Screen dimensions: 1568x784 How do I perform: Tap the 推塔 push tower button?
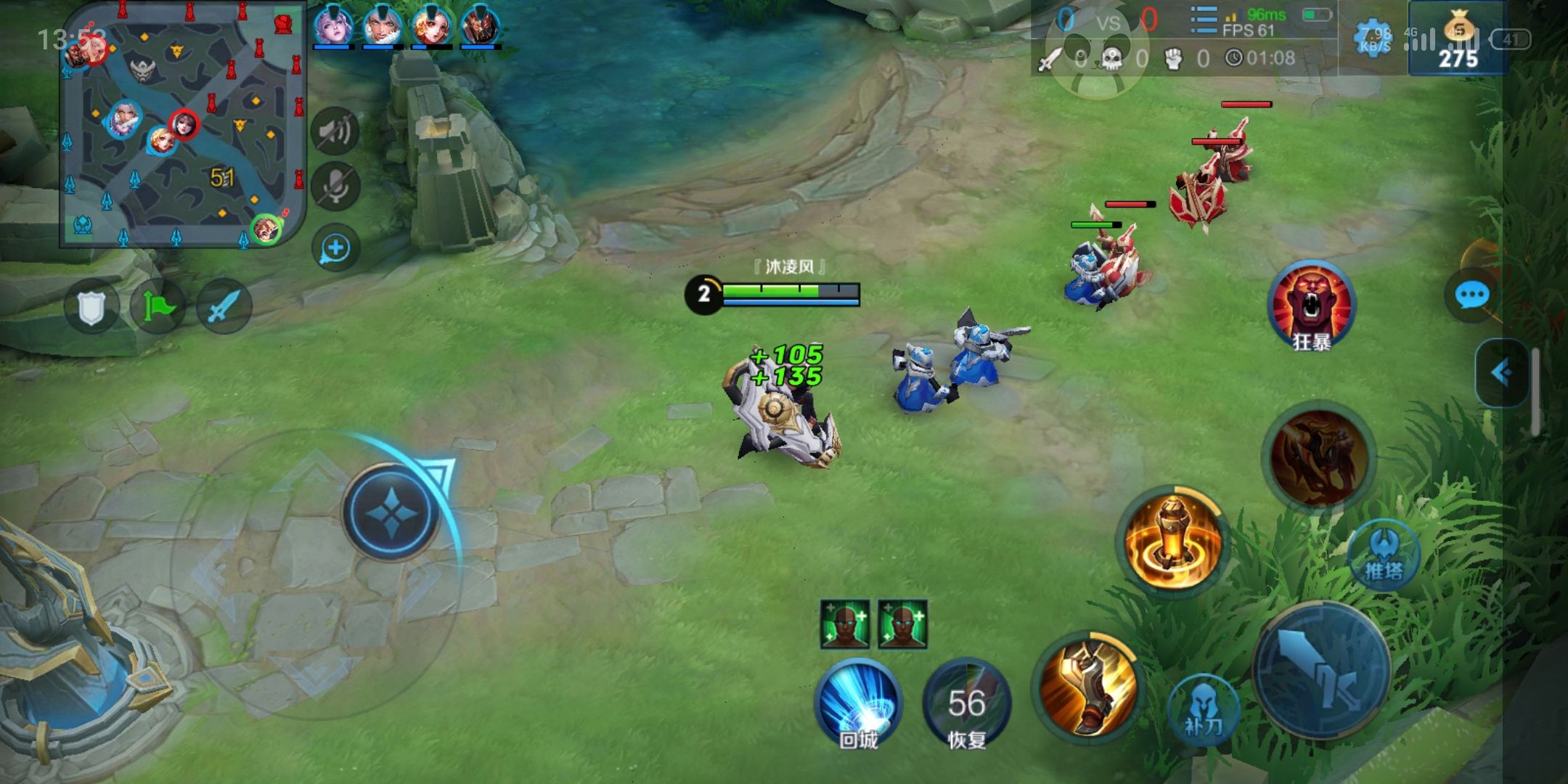pos(1384,555)
